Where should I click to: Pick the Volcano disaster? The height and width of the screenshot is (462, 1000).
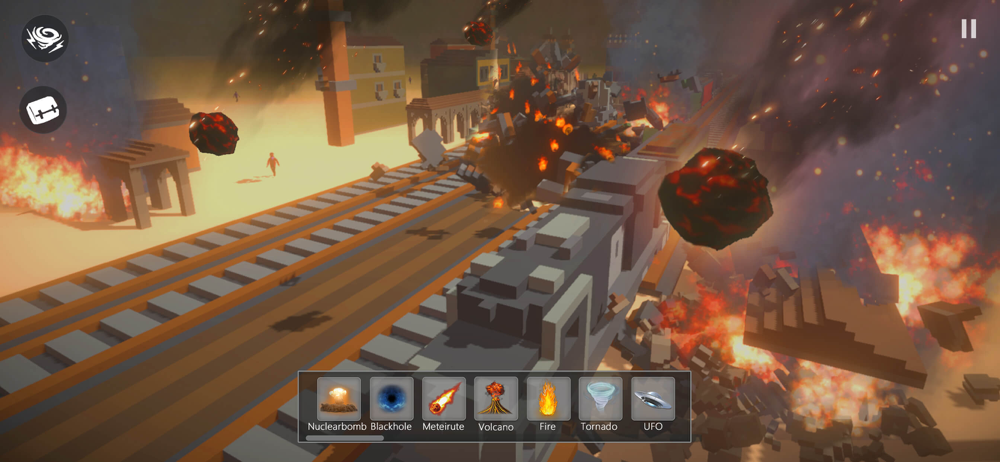[x=495, y=399]
